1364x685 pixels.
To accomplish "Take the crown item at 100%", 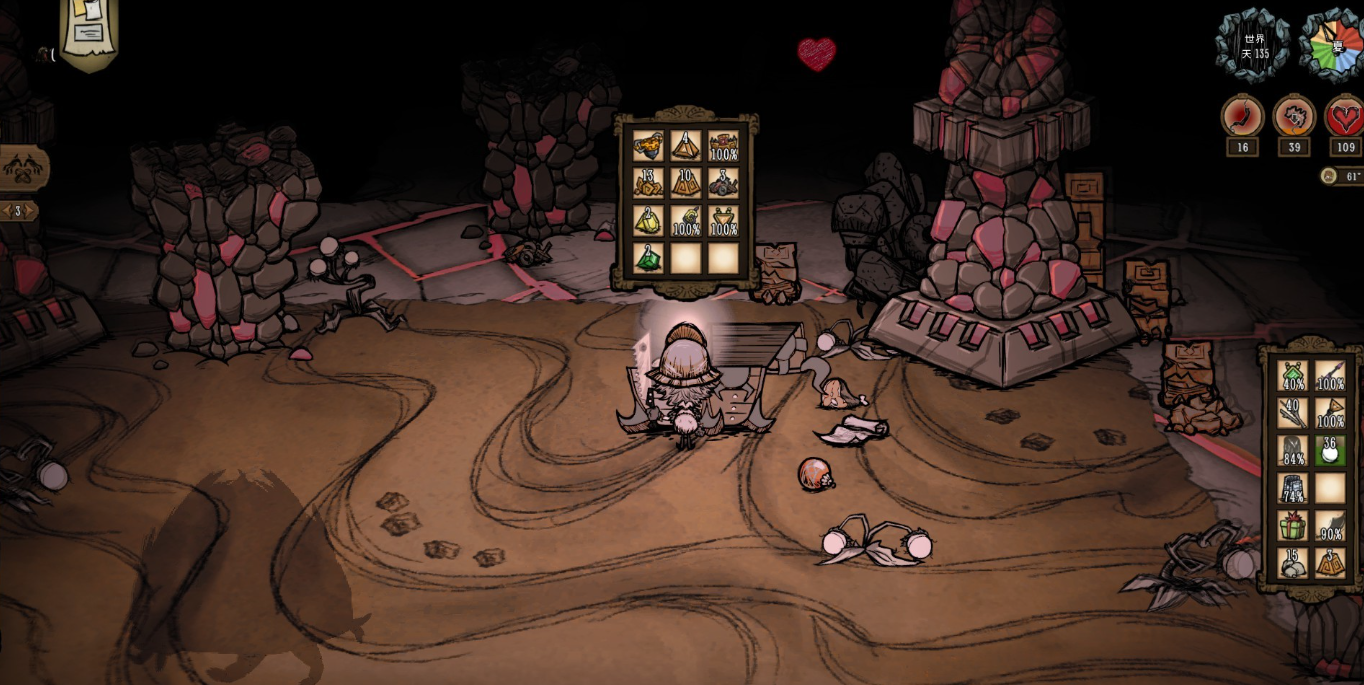I will click(x=723, y=146).
